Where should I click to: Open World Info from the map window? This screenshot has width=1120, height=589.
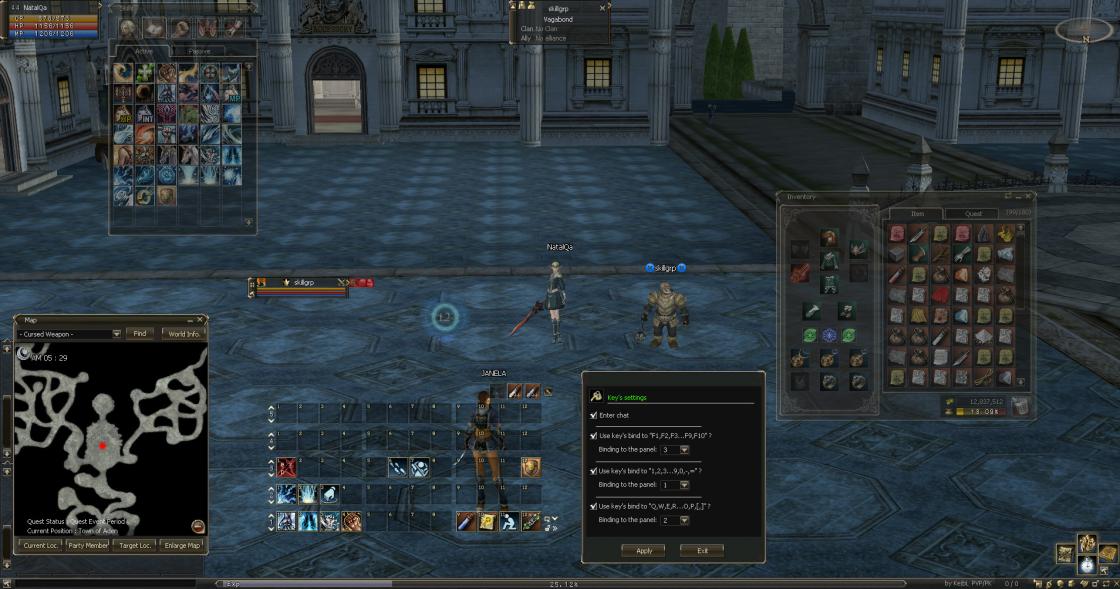(x=183, y=333)
